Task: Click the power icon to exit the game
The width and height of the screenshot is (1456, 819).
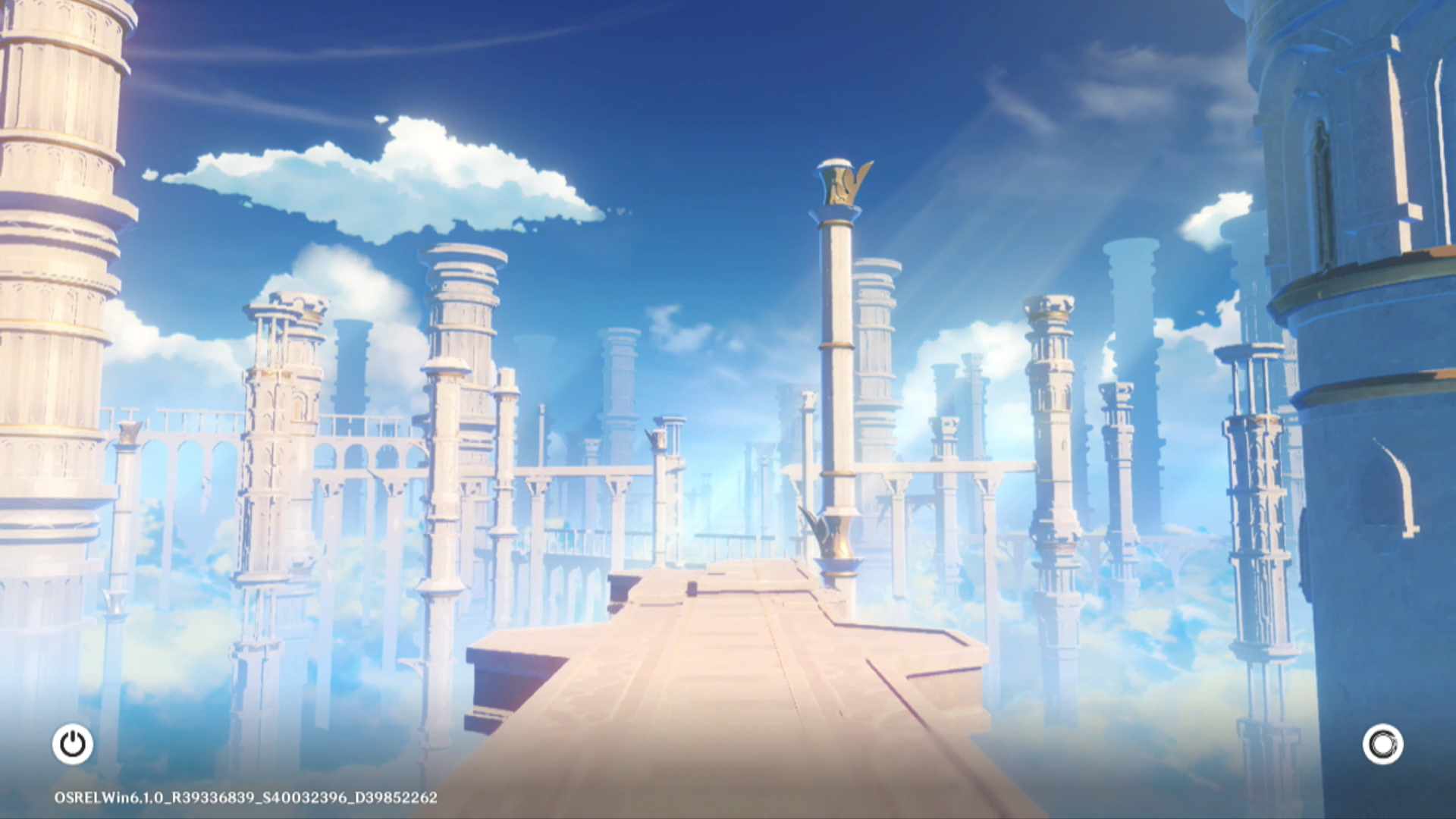Action: (x=73, y=744)
